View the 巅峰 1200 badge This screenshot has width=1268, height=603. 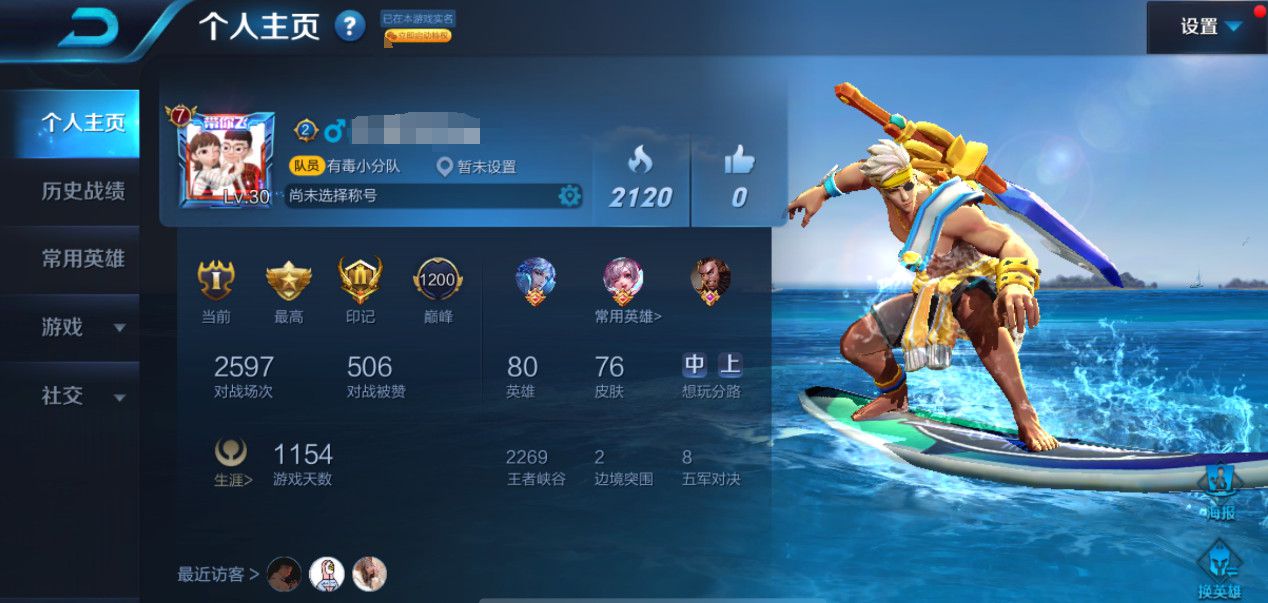(x=437, y=281)
